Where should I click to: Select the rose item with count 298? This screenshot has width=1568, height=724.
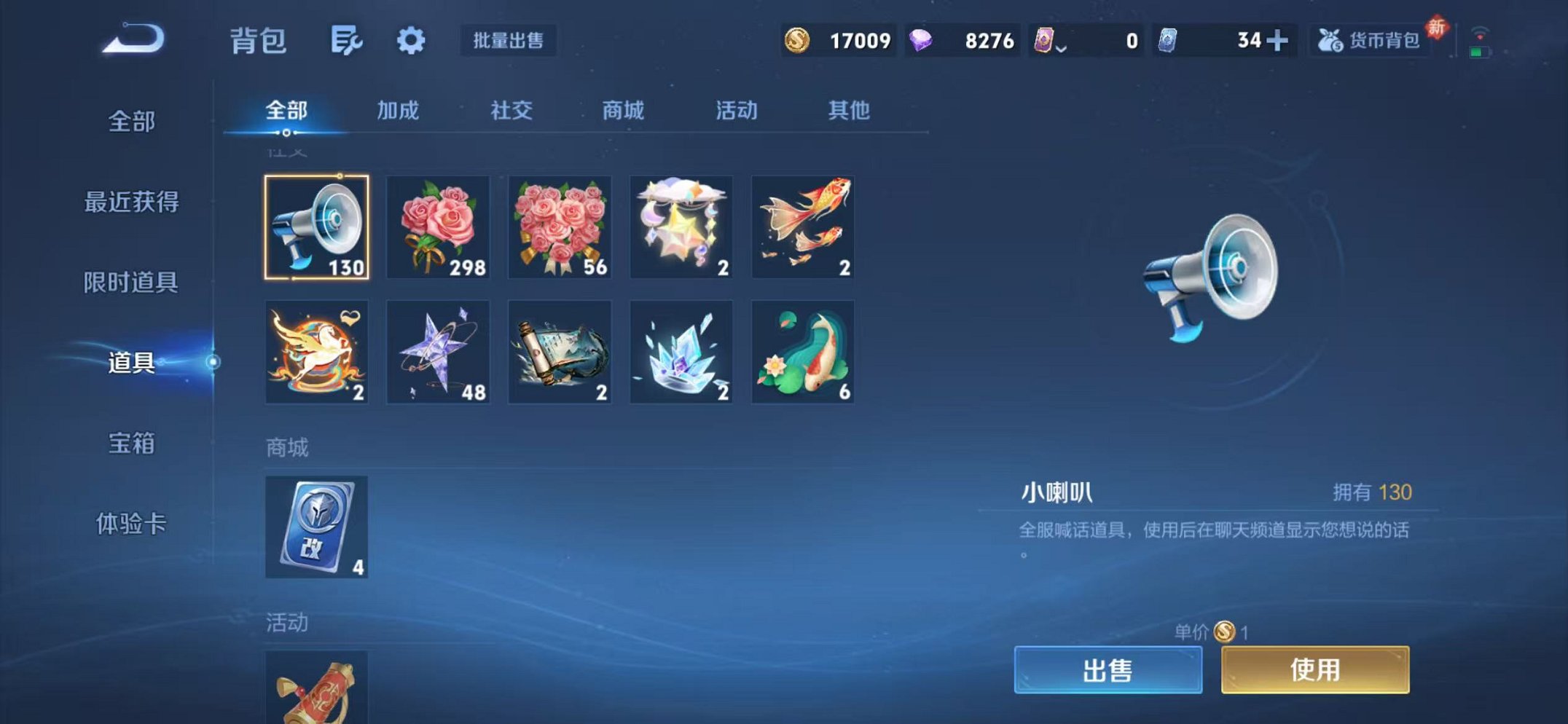438,228
